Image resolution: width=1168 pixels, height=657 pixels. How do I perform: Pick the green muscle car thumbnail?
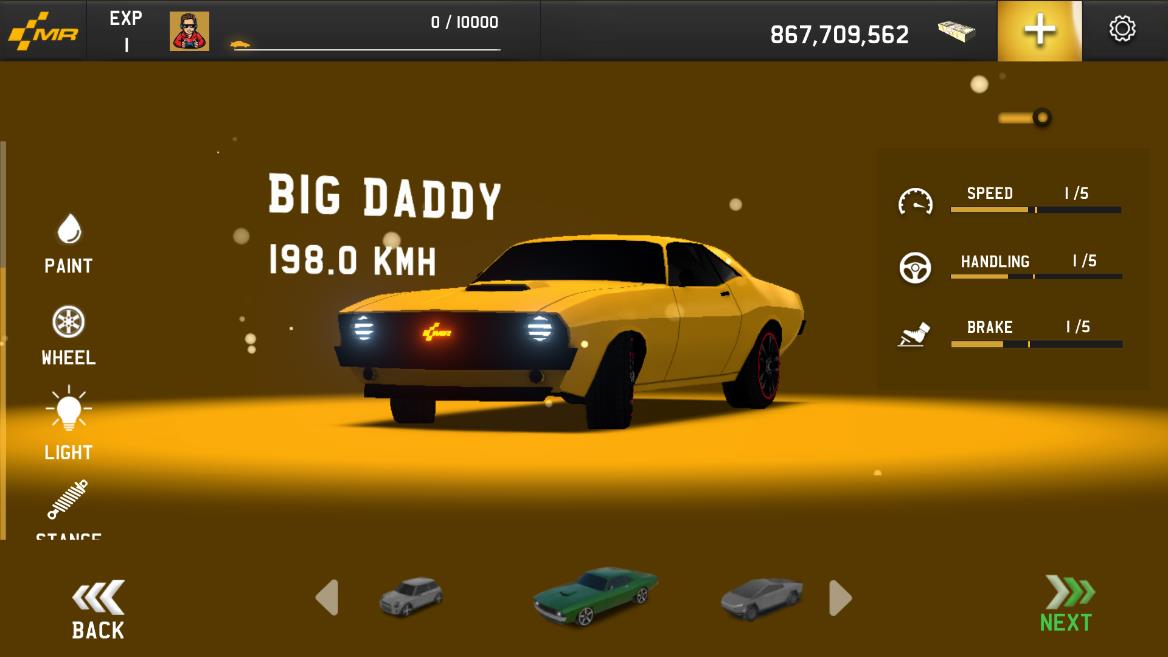[x=595, y=596]
